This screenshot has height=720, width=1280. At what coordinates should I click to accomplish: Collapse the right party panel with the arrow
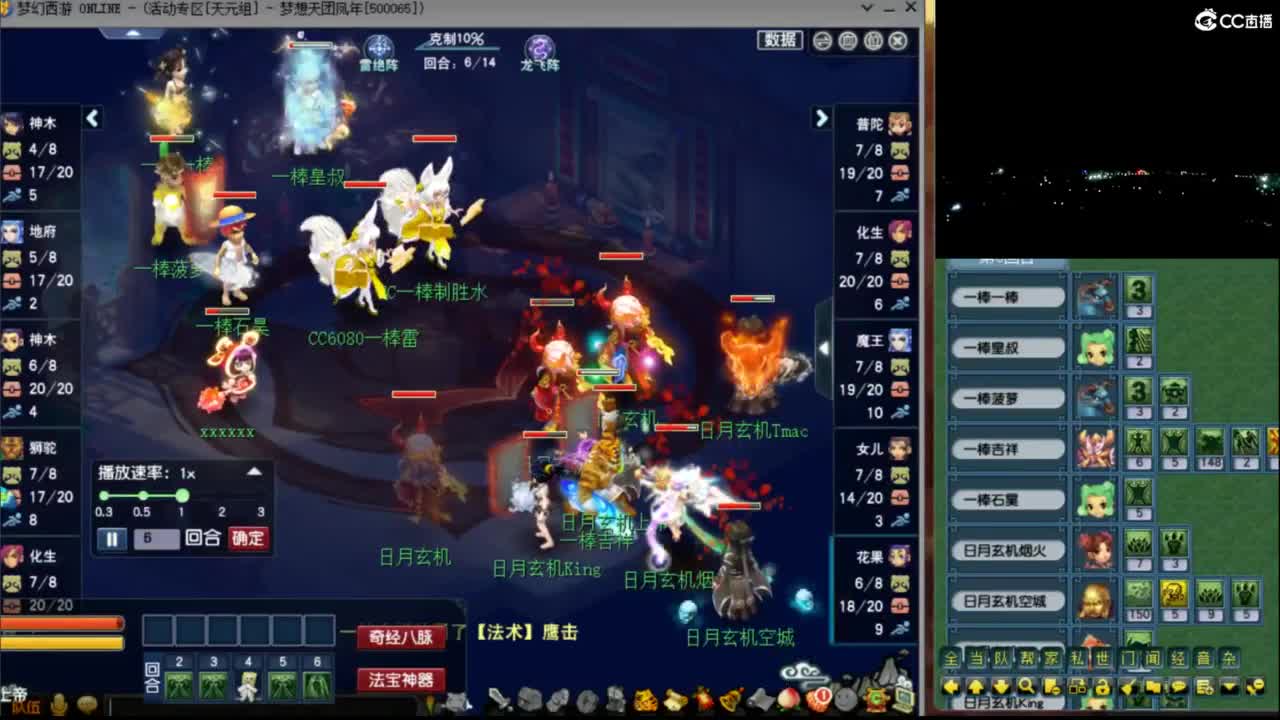tap(821, 118)
